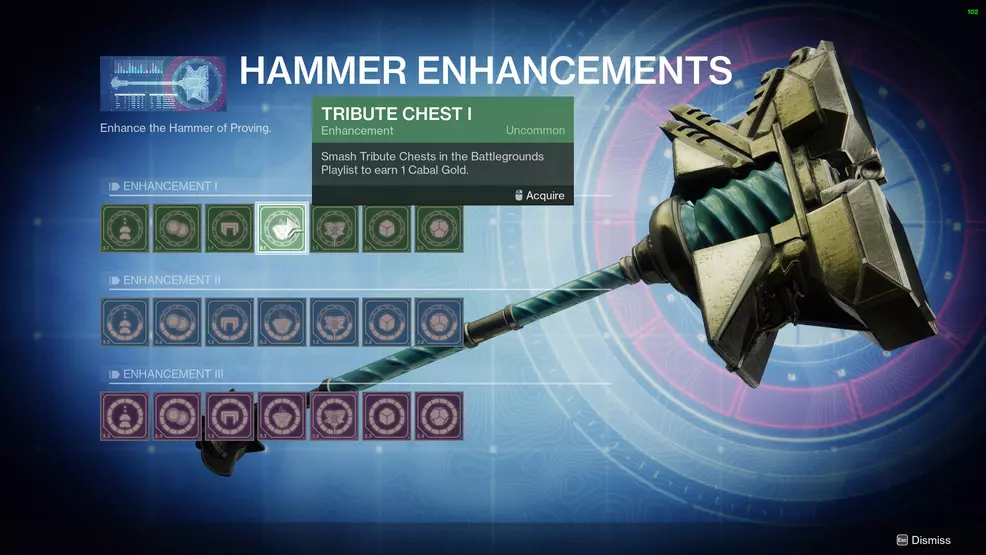Pick the blue dodecahedron enhancement icon
986x555 pixels.
click(x=439, y=323)
